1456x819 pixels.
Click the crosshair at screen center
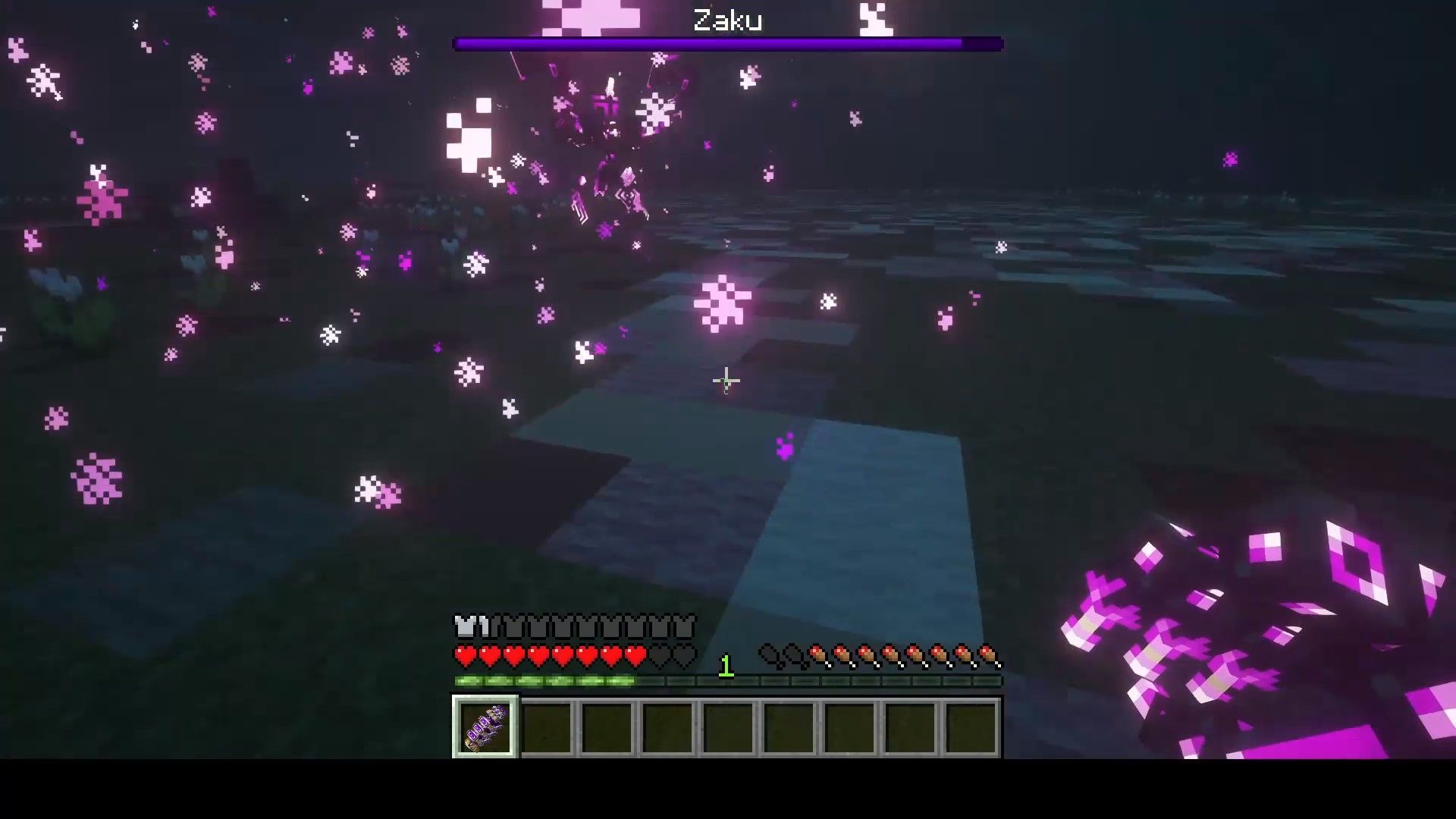pyautogui.click(x=726, y=379)
